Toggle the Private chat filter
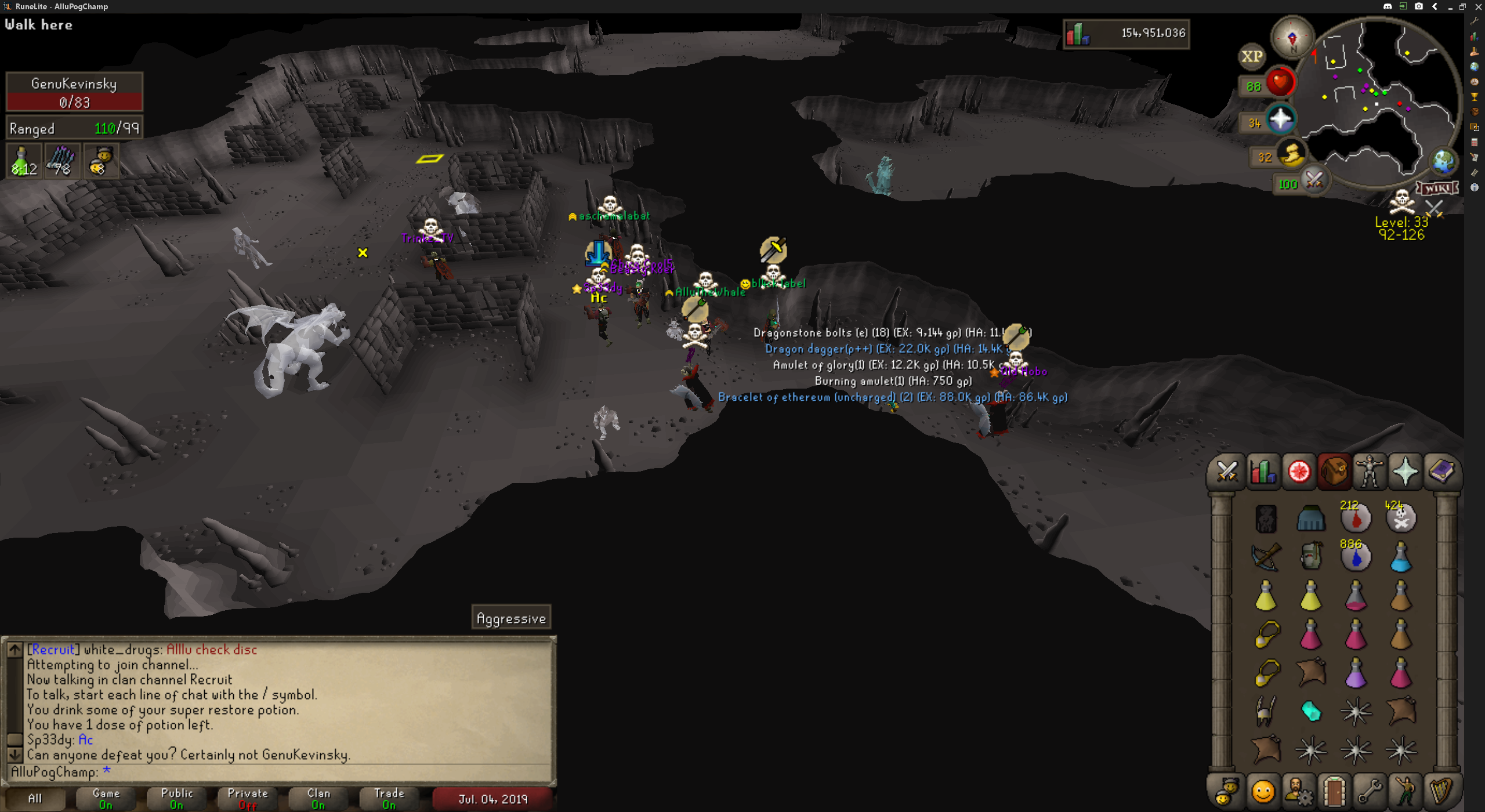1485x812 pixels. pos(248,799)
